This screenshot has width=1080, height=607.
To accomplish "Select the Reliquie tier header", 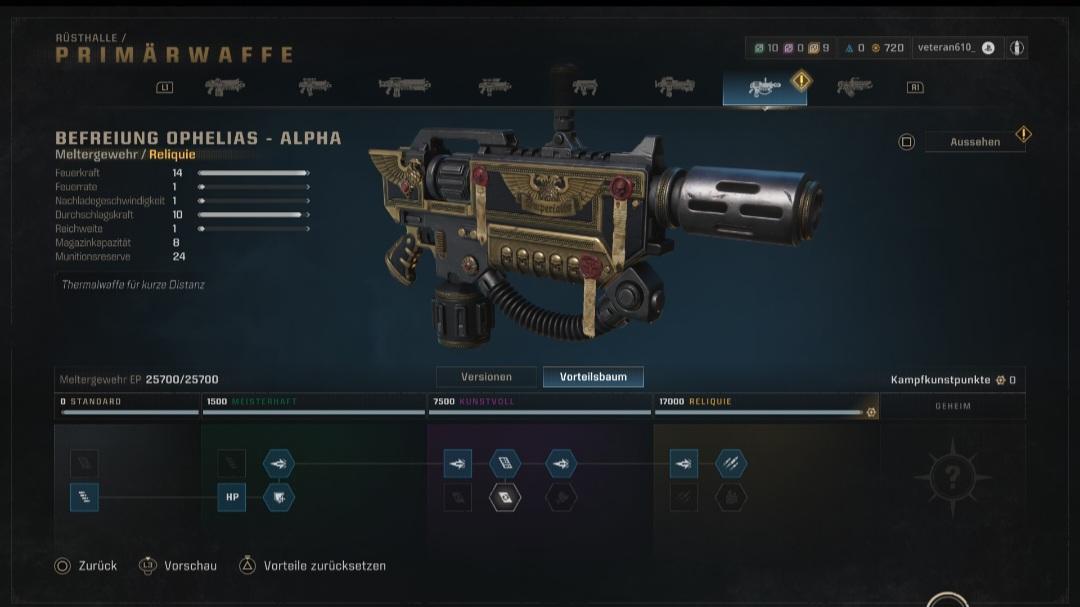I will coord(765,402).
